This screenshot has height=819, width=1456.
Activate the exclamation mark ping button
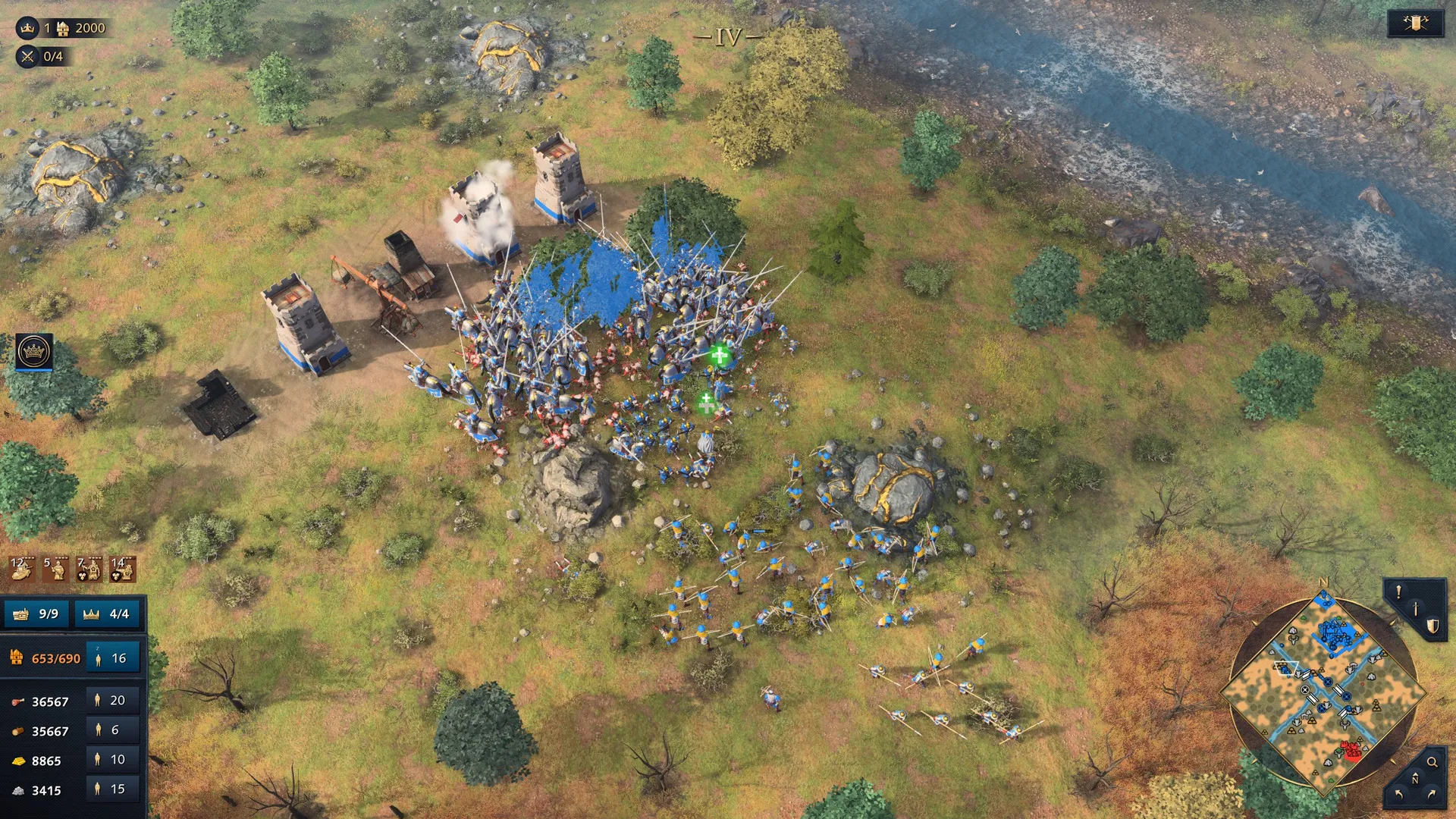pyautogui.click(x=1399, y=591)
